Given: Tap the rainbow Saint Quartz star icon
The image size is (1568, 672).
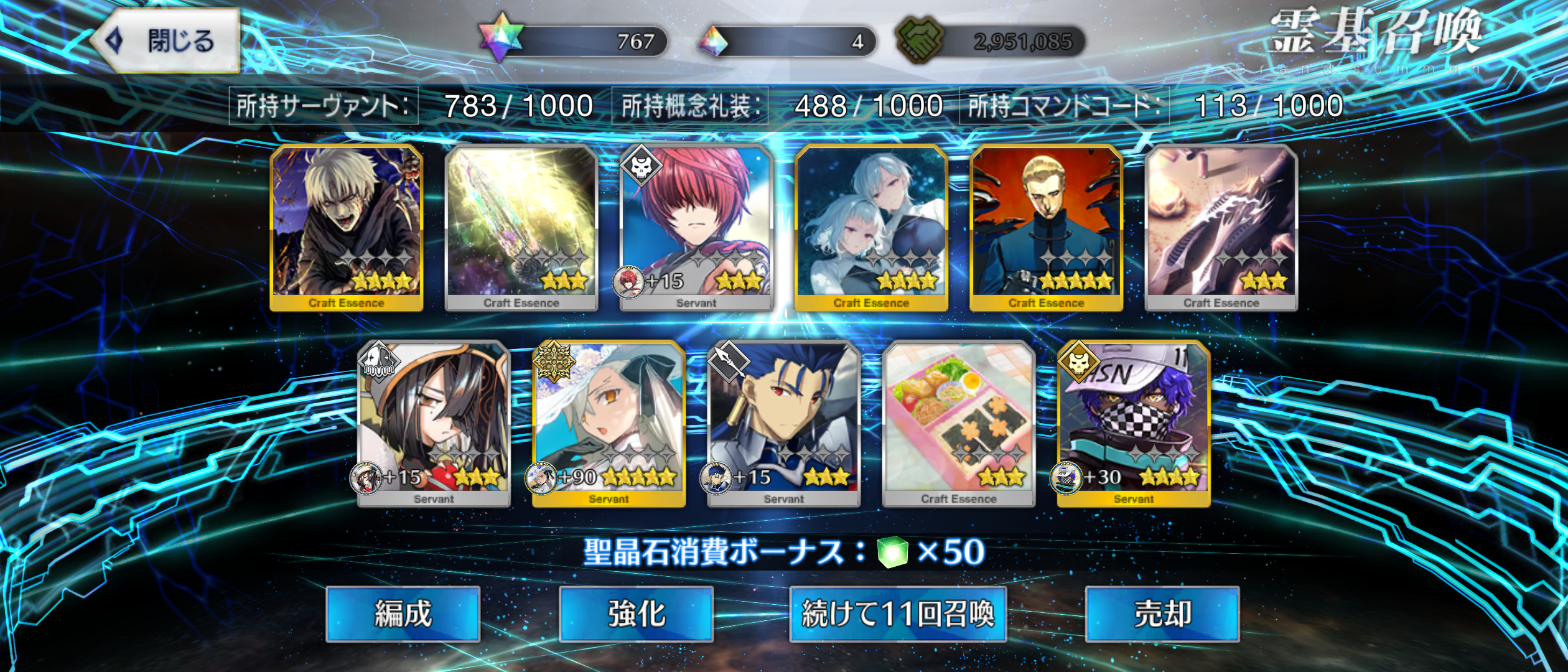Looking at the screenshot, I should point(502,37).
